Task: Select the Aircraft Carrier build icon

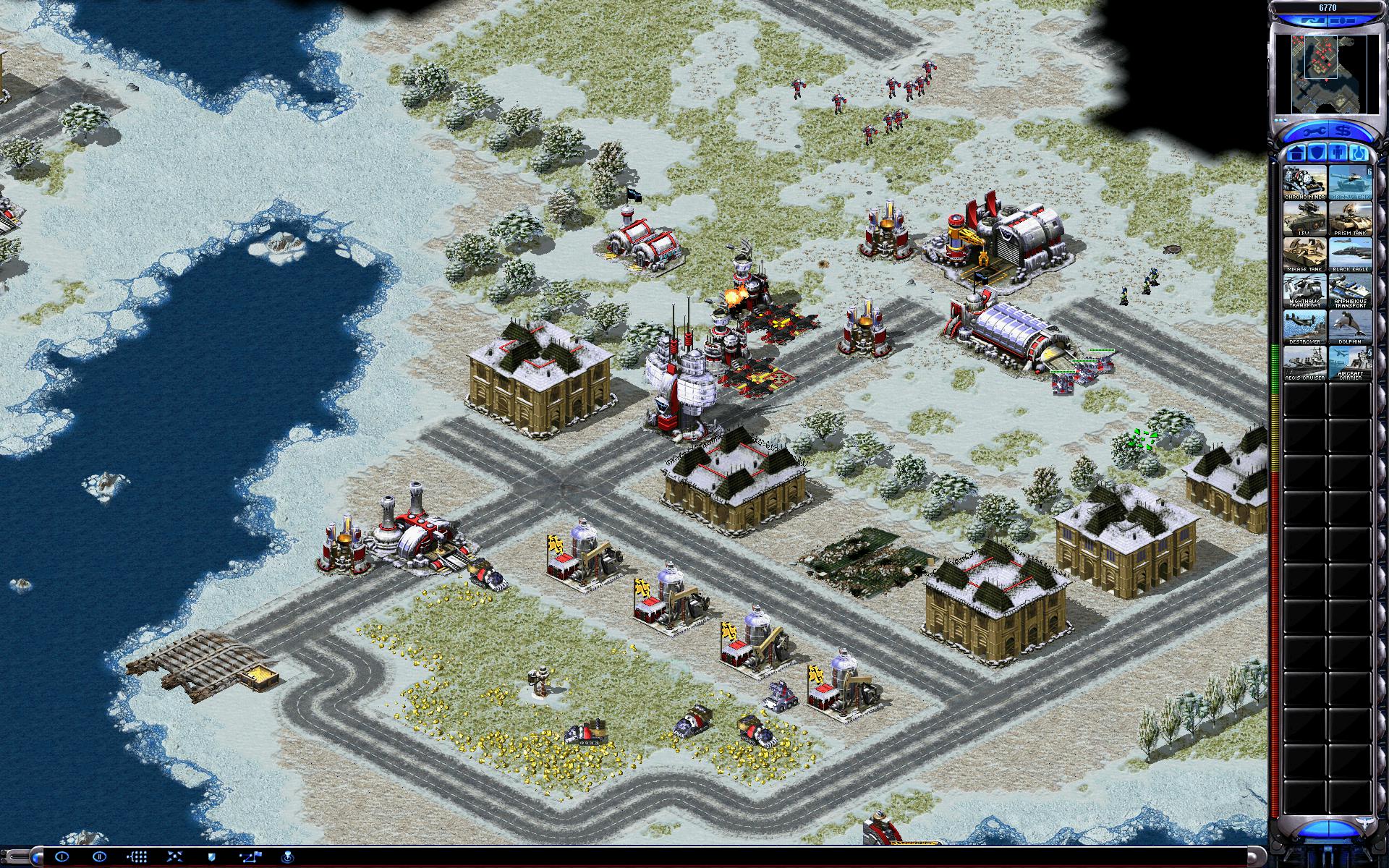Action: 1349,363
